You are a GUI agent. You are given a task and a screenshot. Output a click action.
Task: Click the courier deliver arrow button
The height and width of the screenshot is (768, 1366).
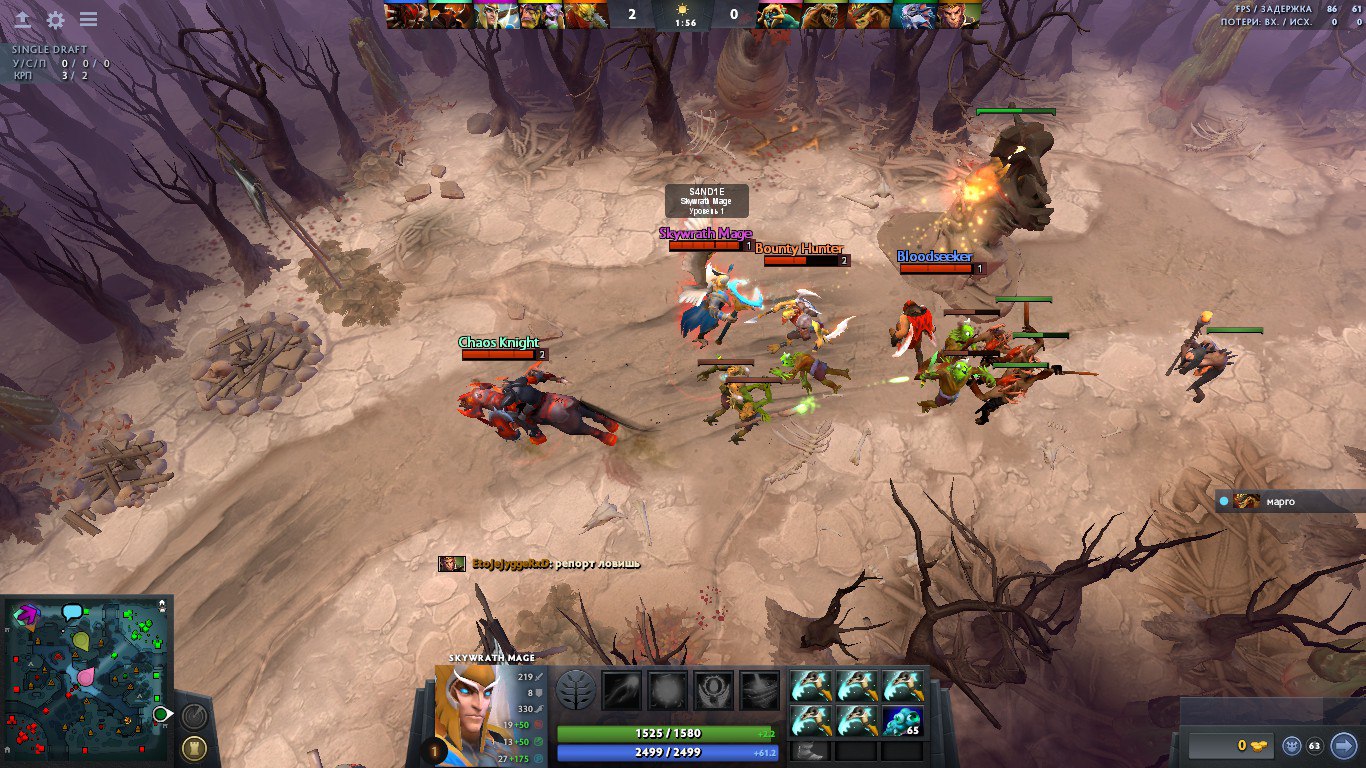click(1344, 745)
